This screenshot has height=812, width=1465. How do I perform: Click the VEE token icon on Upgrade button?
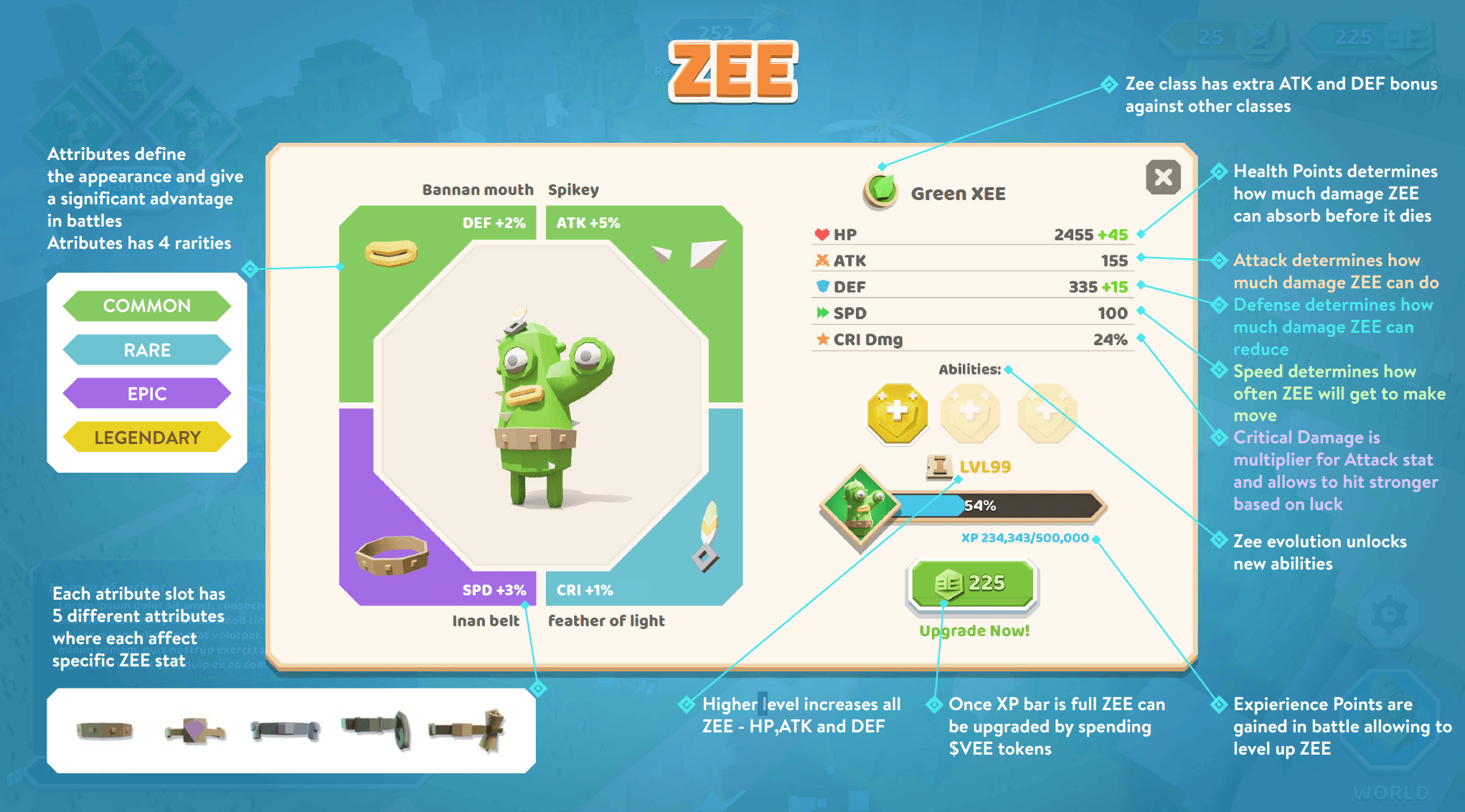tap(948, 583)
